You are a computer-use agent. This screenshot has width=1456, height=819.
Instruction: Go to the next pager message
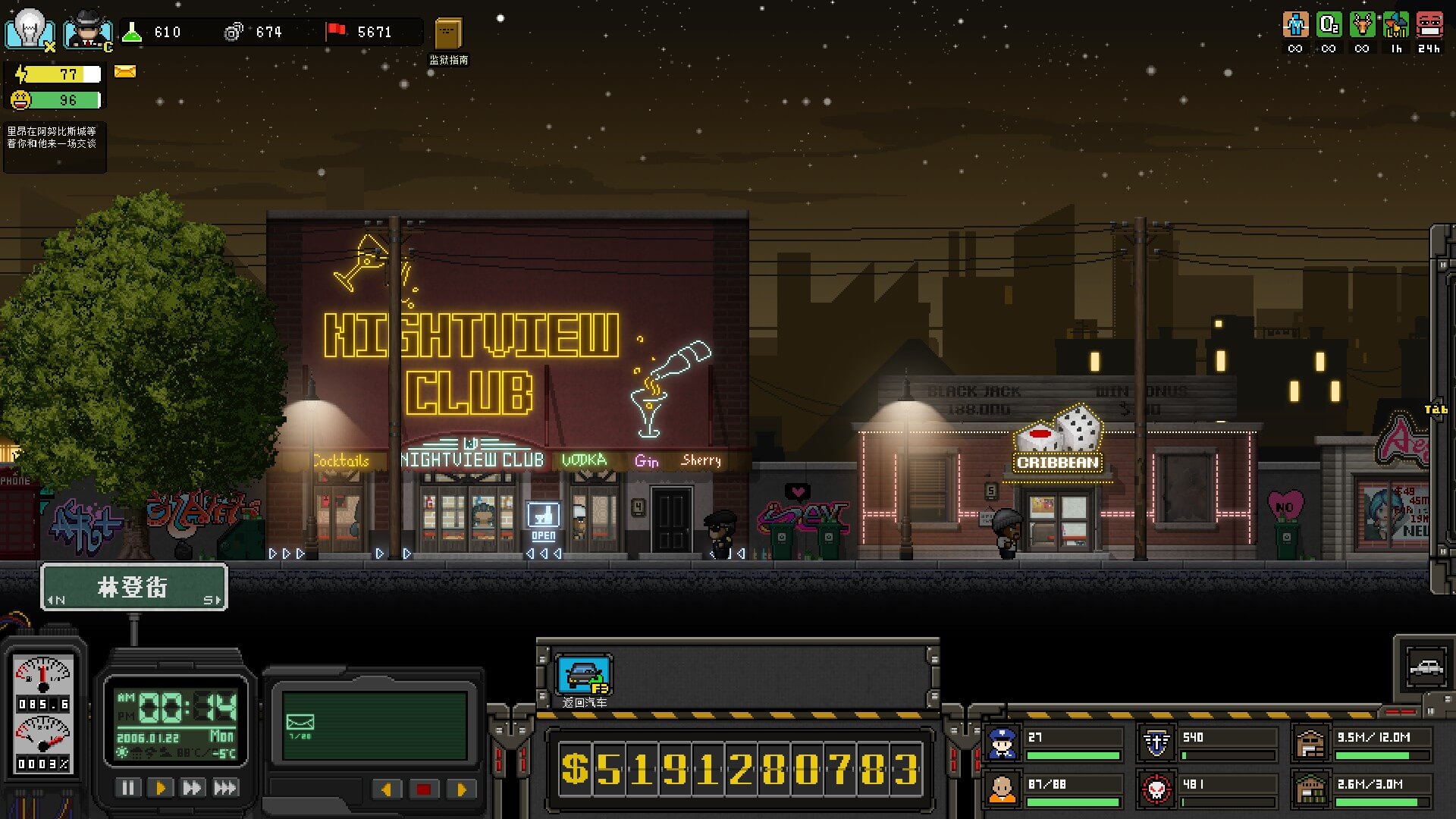460,789
